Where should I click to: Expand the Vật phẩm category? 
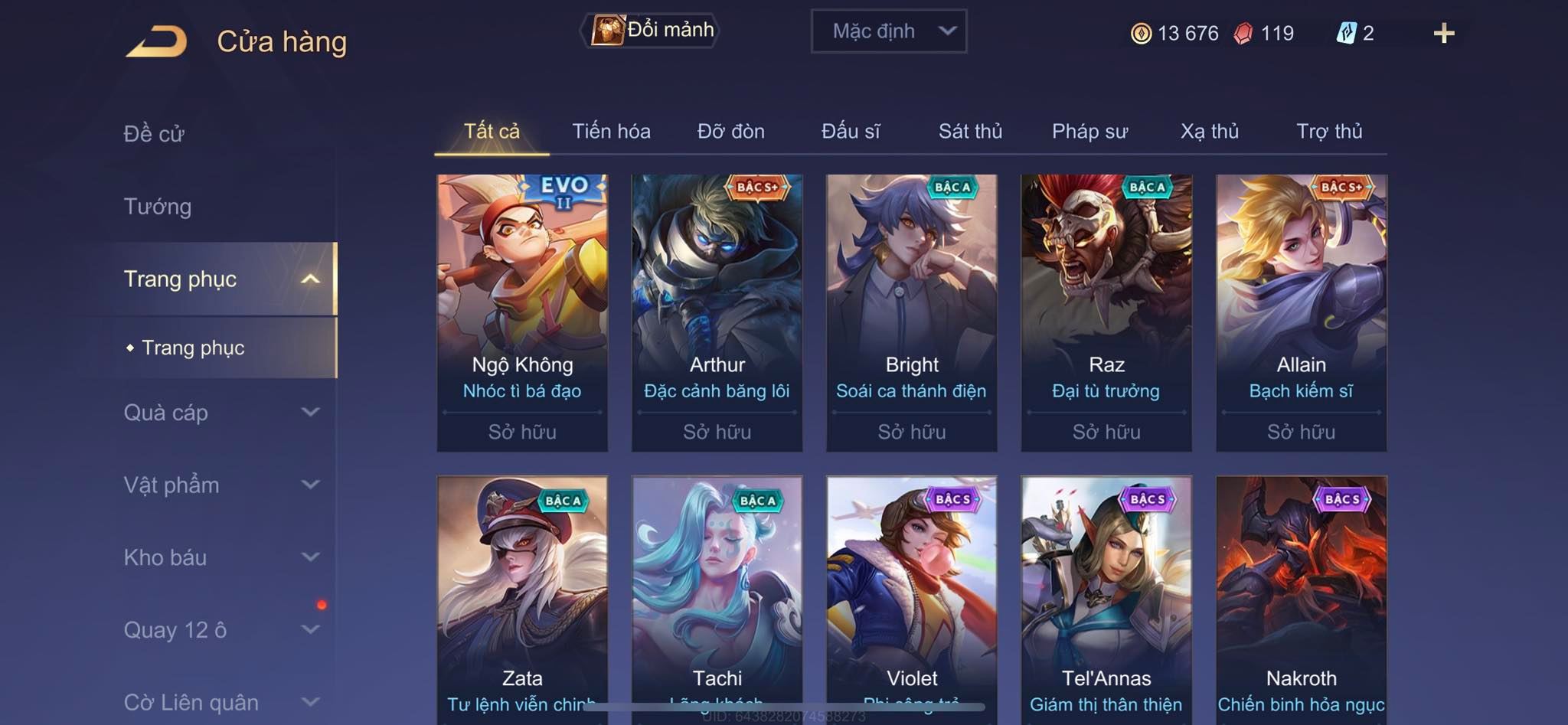(x=310, y=485)
